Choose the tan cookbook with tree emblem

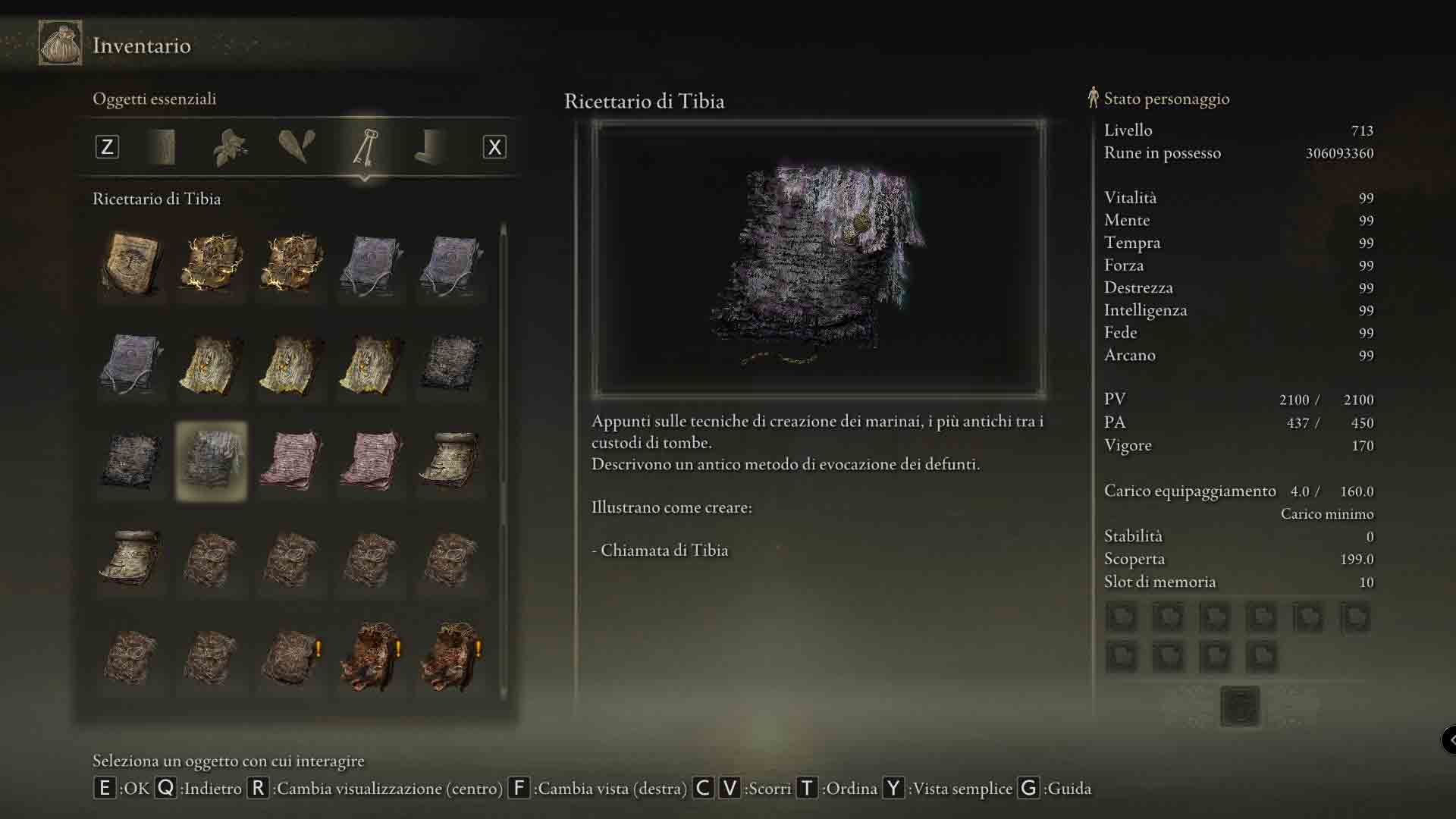[x=131, y=264]
